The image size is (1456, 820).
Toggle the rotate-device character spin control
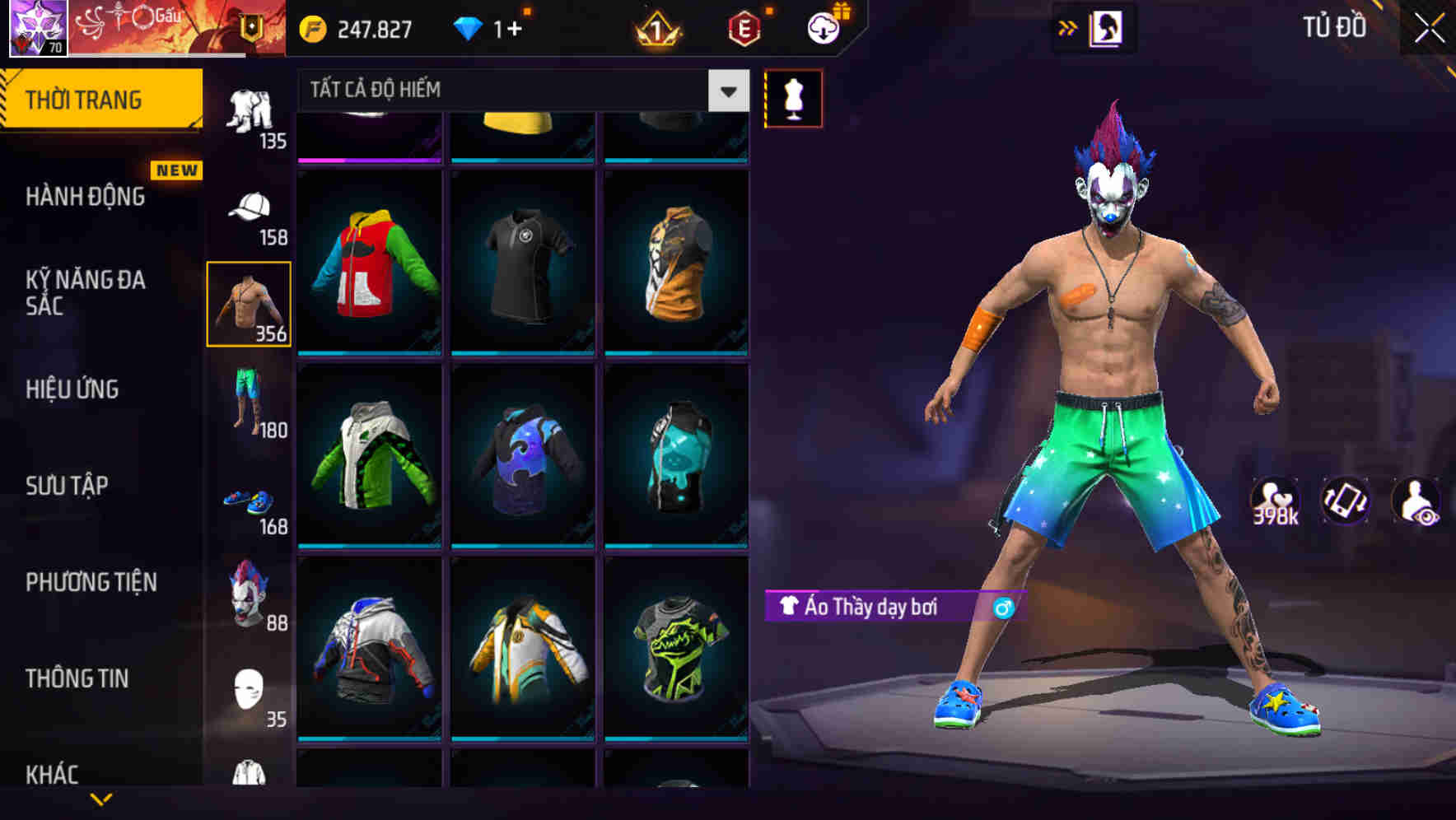coord(1346,501)
